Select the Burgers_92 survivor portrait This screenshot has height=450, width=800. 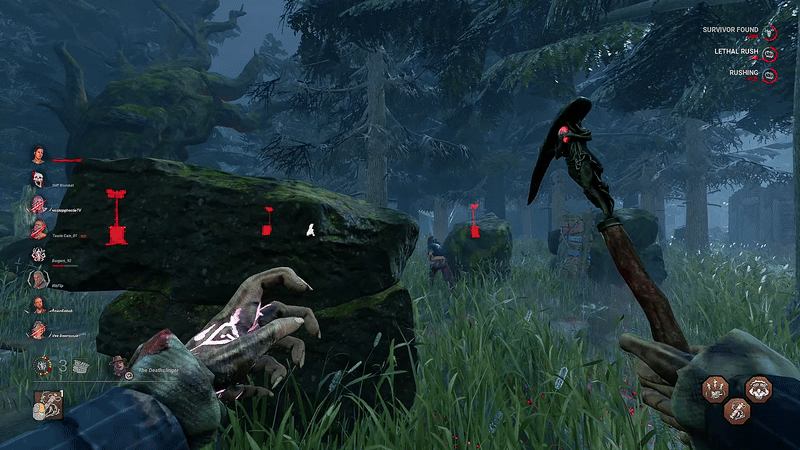coord(38,255)
